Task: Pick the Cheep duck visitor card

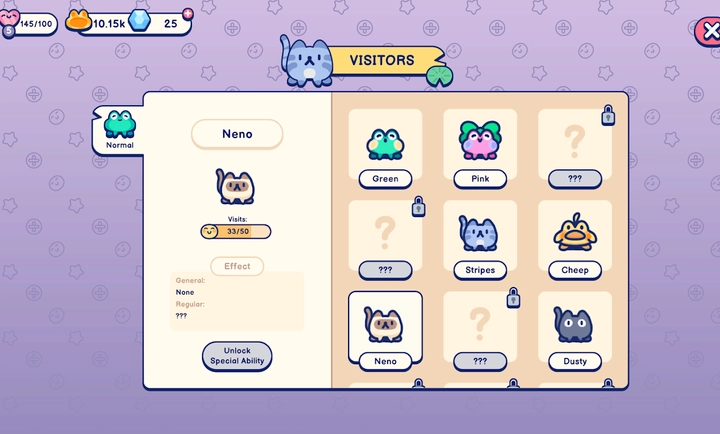Action: (x=575, y=240)
